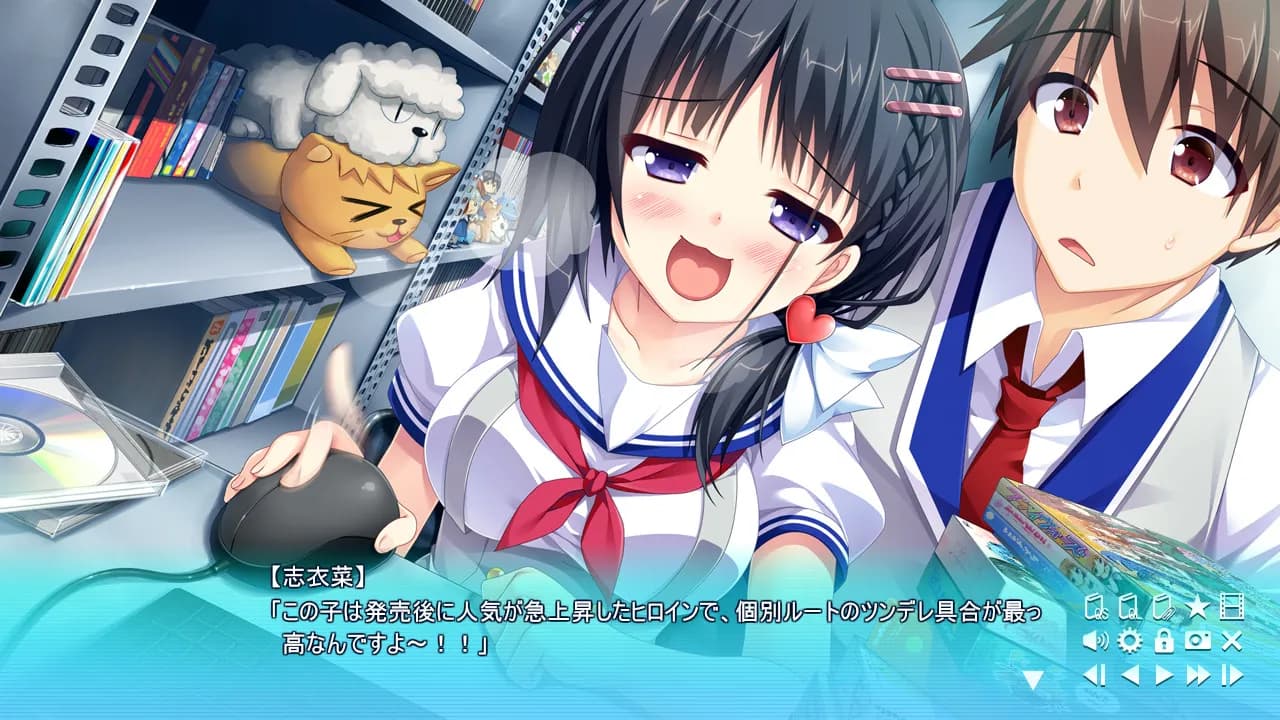The width and height of the screenshot is (1280, 720).
Task: Mute game audio via the speaker icon
Action: (x=1095, y=641)
